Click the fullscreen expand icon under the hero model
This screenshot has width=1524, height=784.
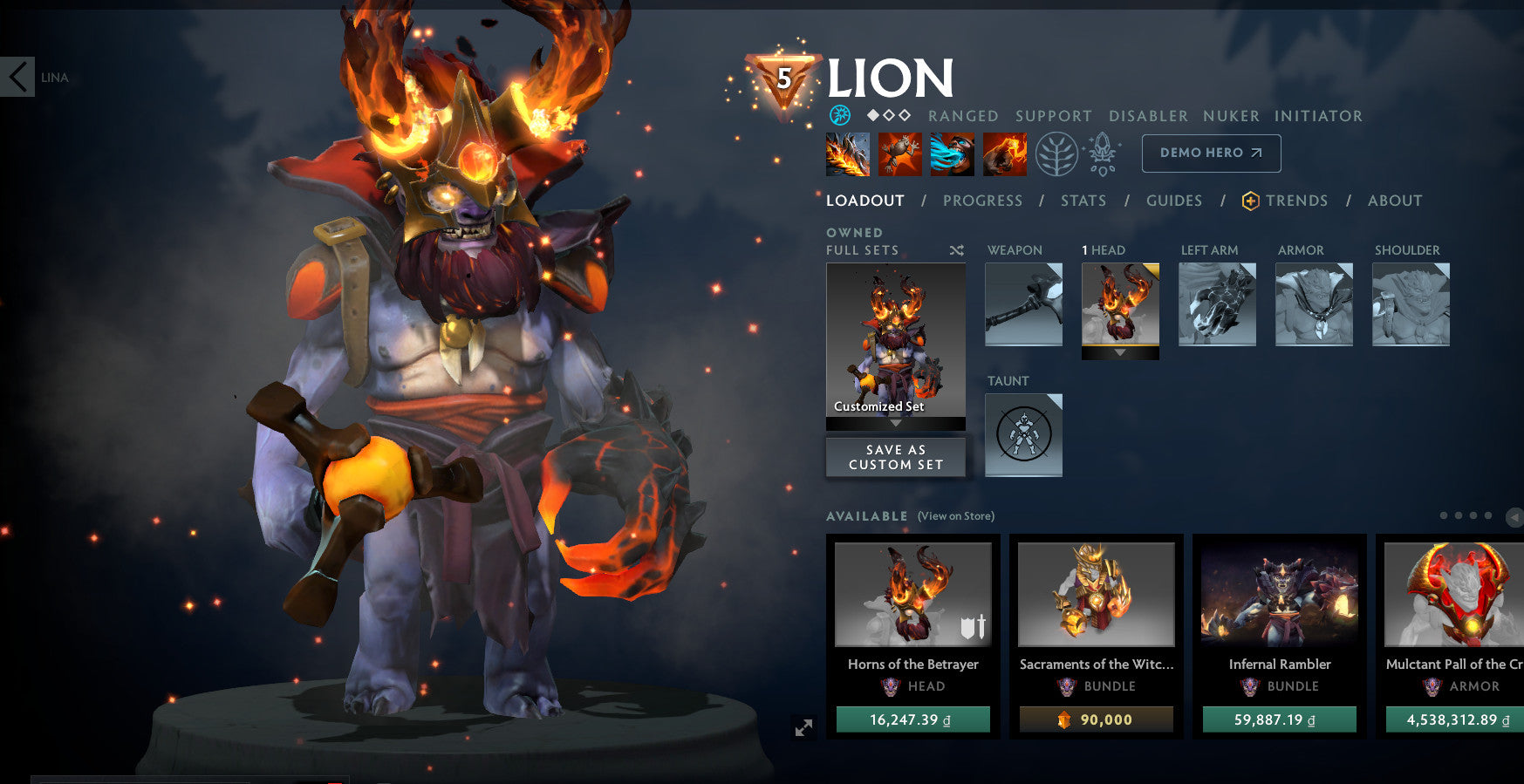(x=803, y=728)
